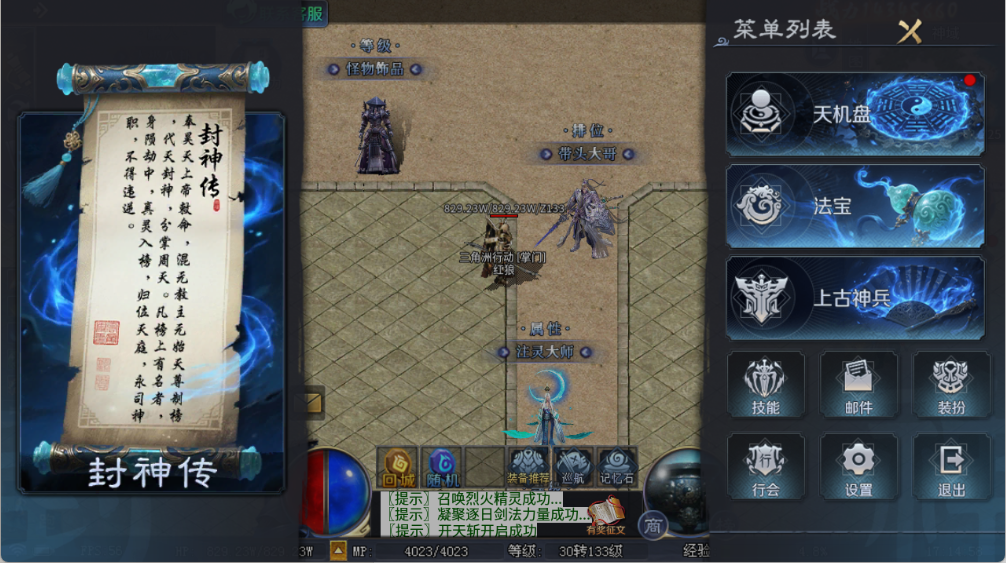Close the 菜单列表 menu panel

(909, 31)
